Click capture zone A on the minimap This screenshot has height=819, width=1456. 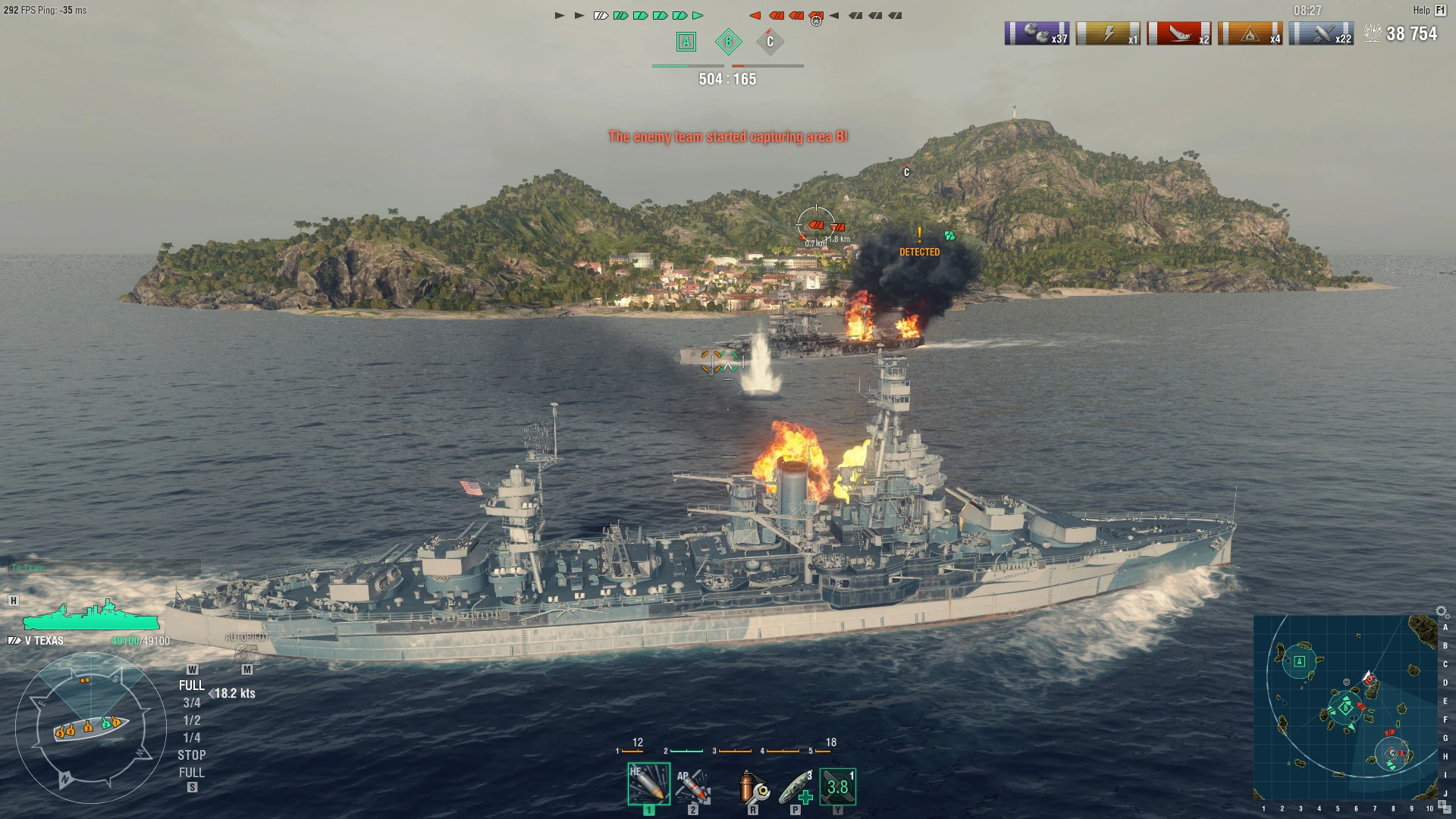(1300, 662)
